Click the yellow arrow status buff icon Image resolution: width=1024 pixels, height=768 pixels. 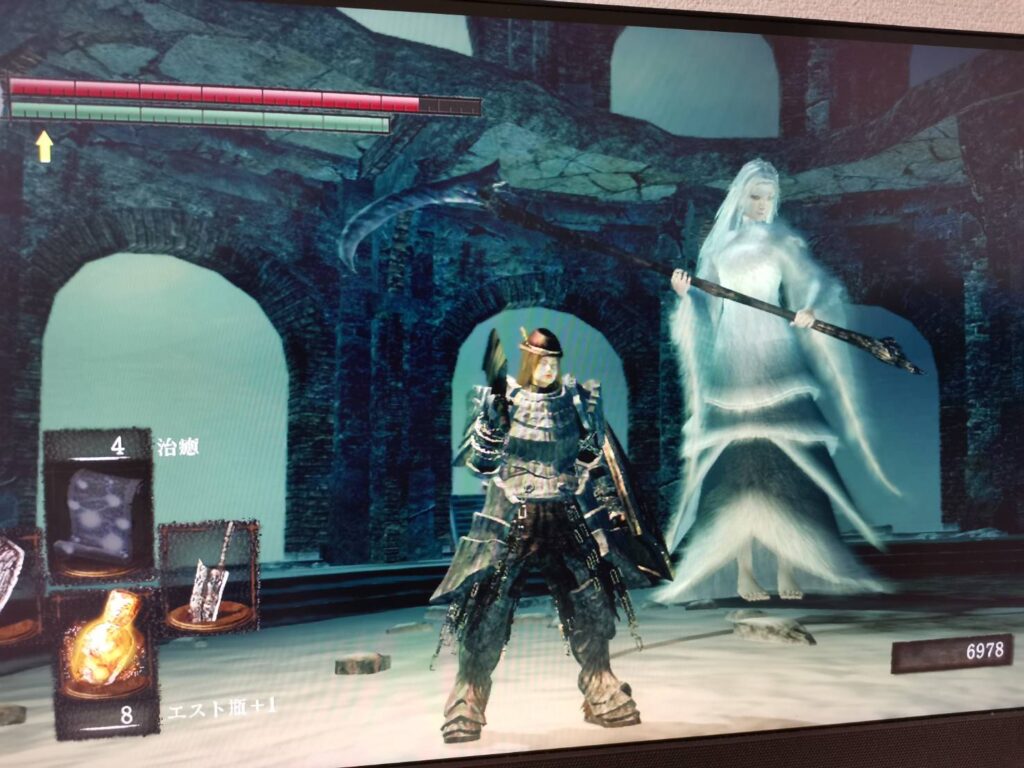pyautogui.click(x=45, y=146)
